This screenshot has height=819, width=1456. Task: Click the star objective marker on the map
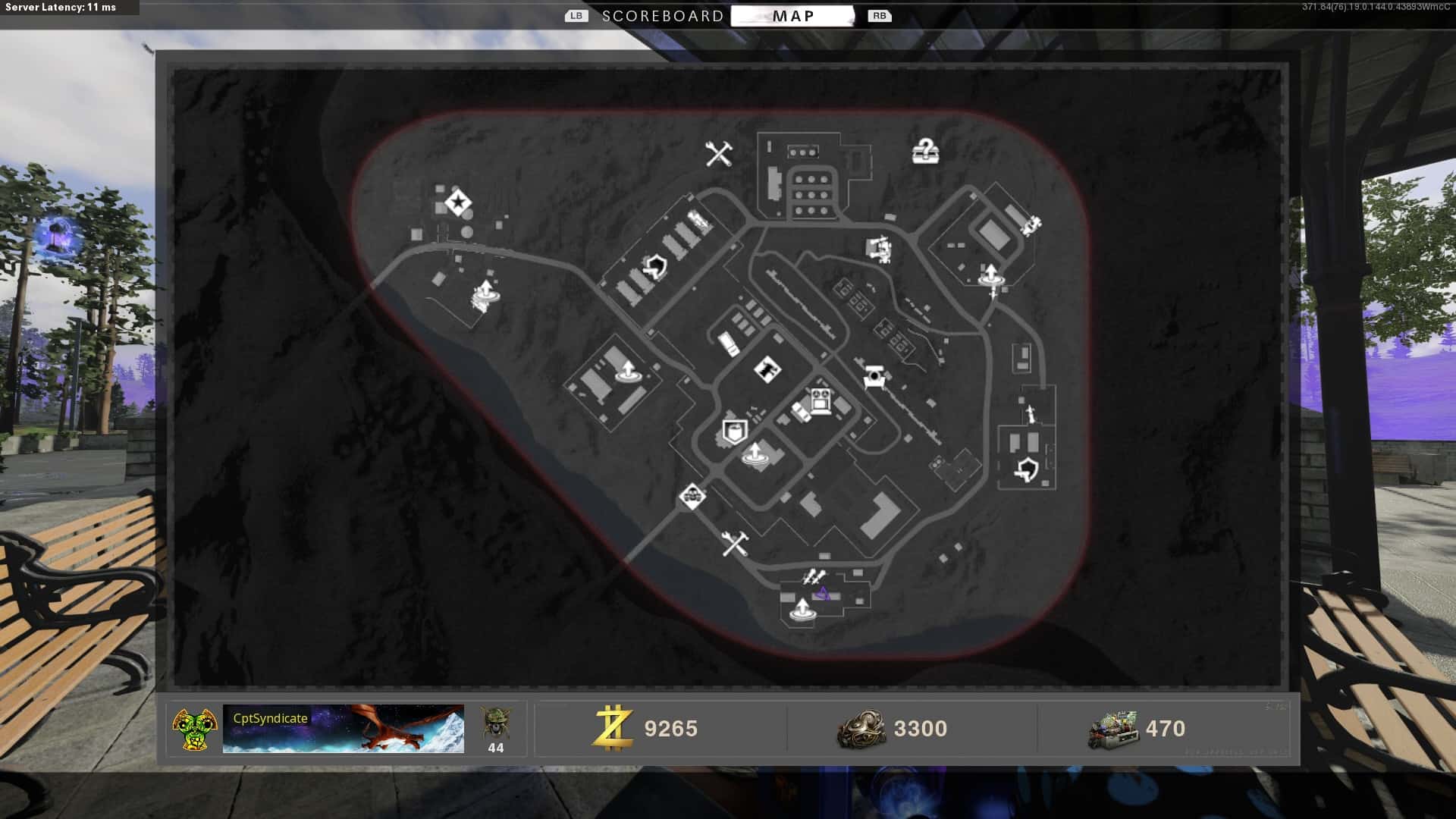(457, 202)
